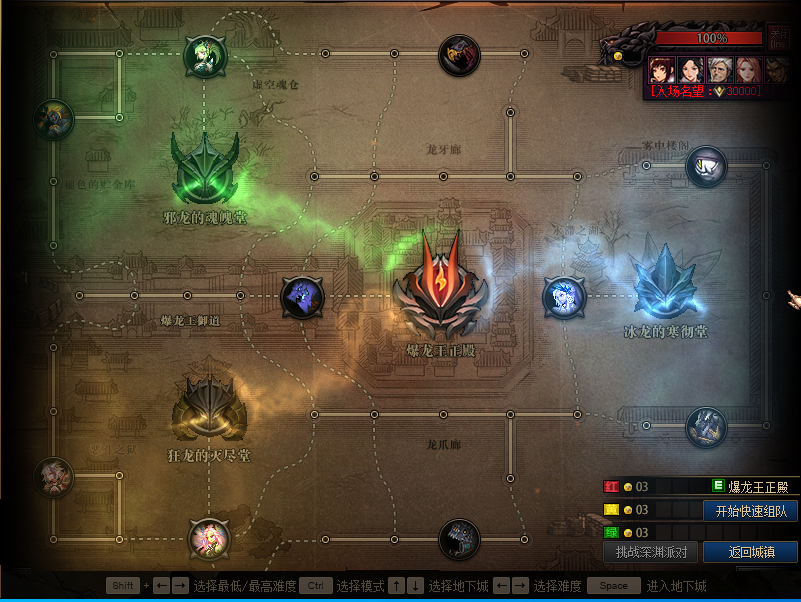
Task: Pick the golden 狂龙的灭尽堂 dungeon
Action: tap(208, 407)
